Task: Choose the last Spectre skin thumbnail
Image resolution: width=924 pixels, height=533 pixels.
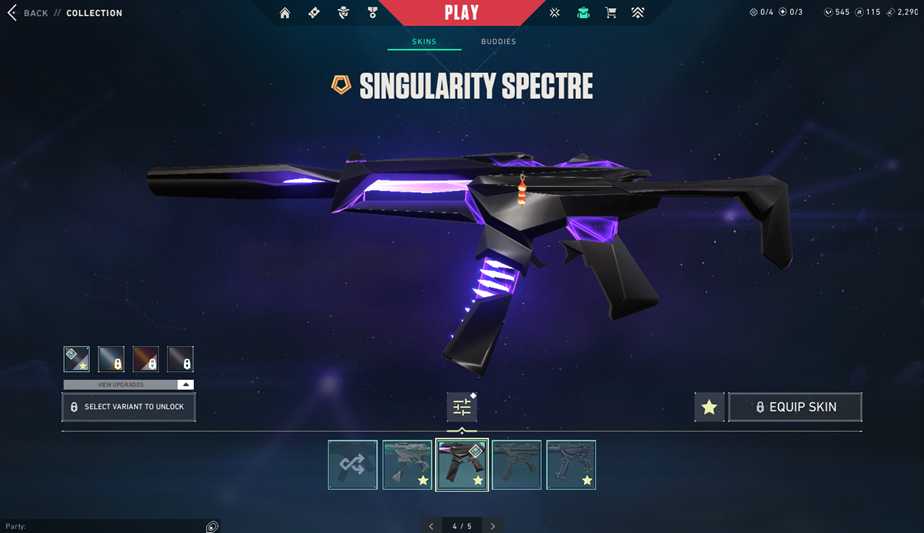Action: pyautogui.click(x=571, y=465)
